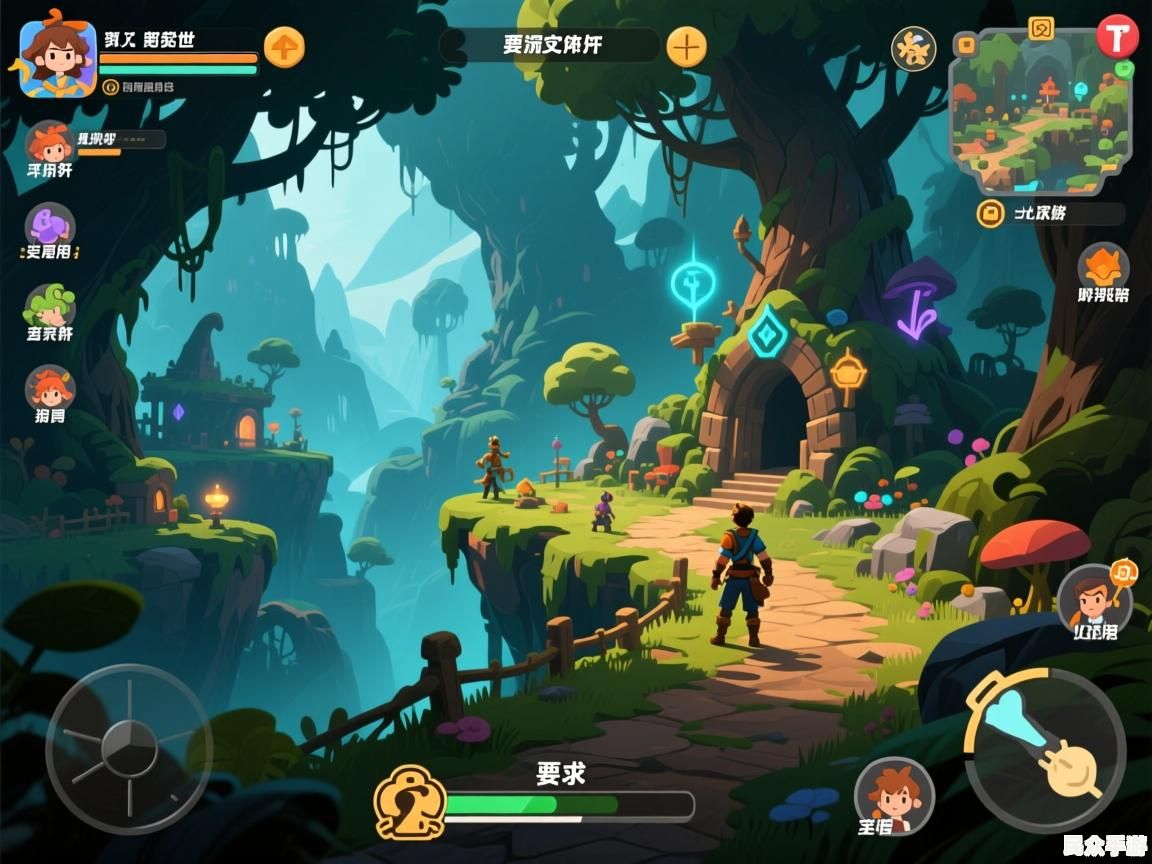The image size is (1152, 864).
Task: Tap the brown-haired portrait with the orange badge
Action: tap(1094, 598)
